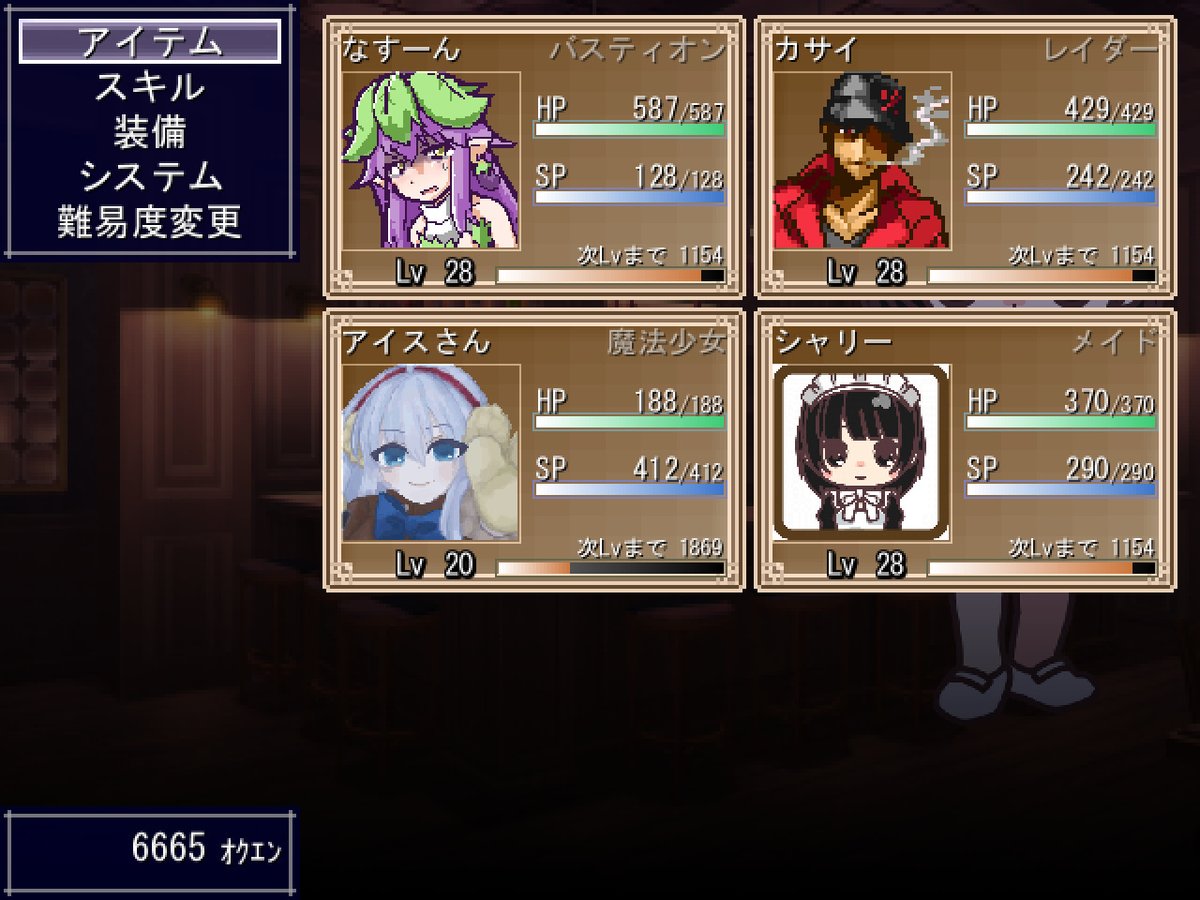Image resolution: width=1200 pixels, height=900 pixels.
Task: Select the シャリー maid panel
Action: [965, 450]
